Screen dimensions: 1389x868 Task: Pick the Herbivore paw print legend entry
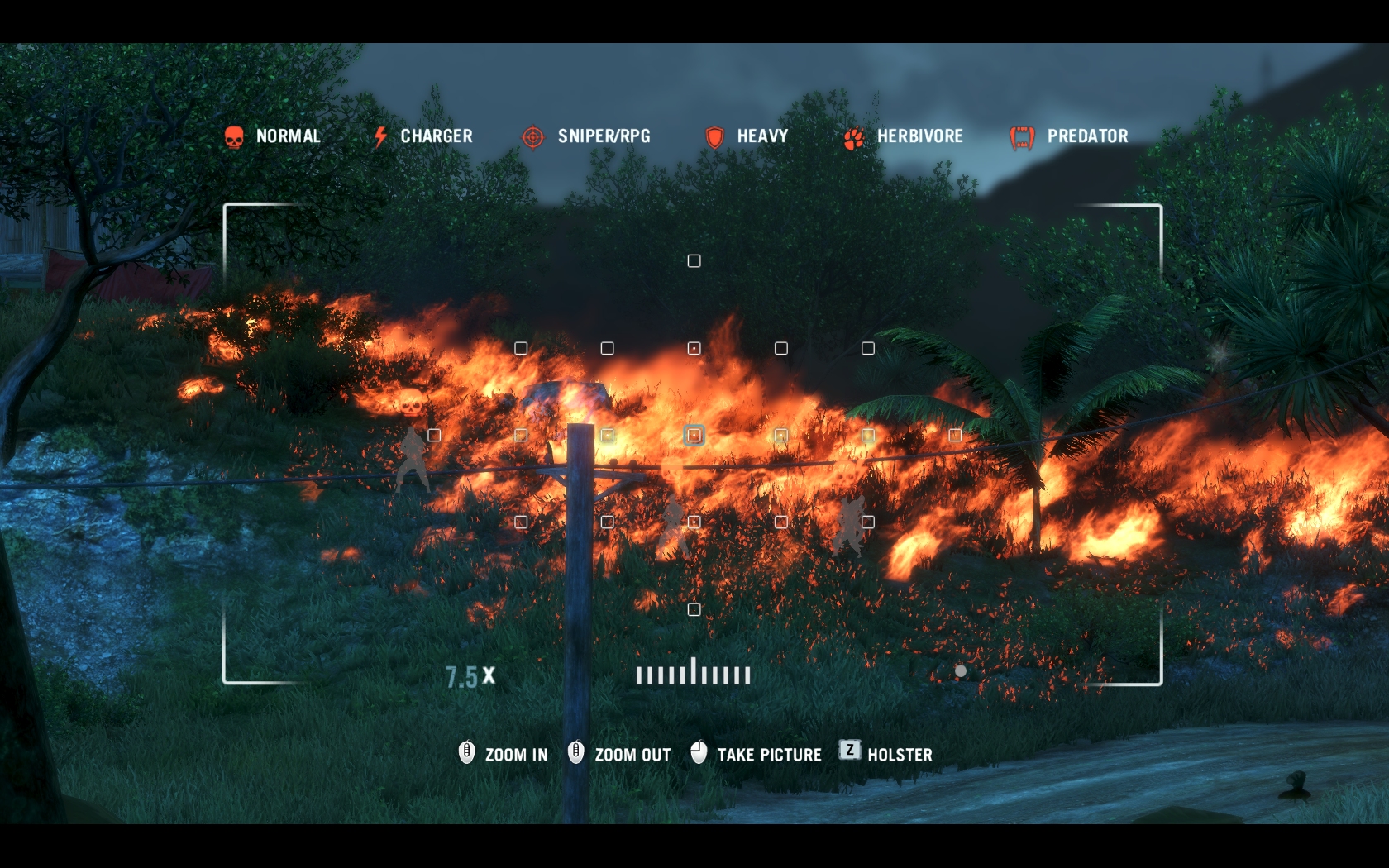tap(903, 136)
